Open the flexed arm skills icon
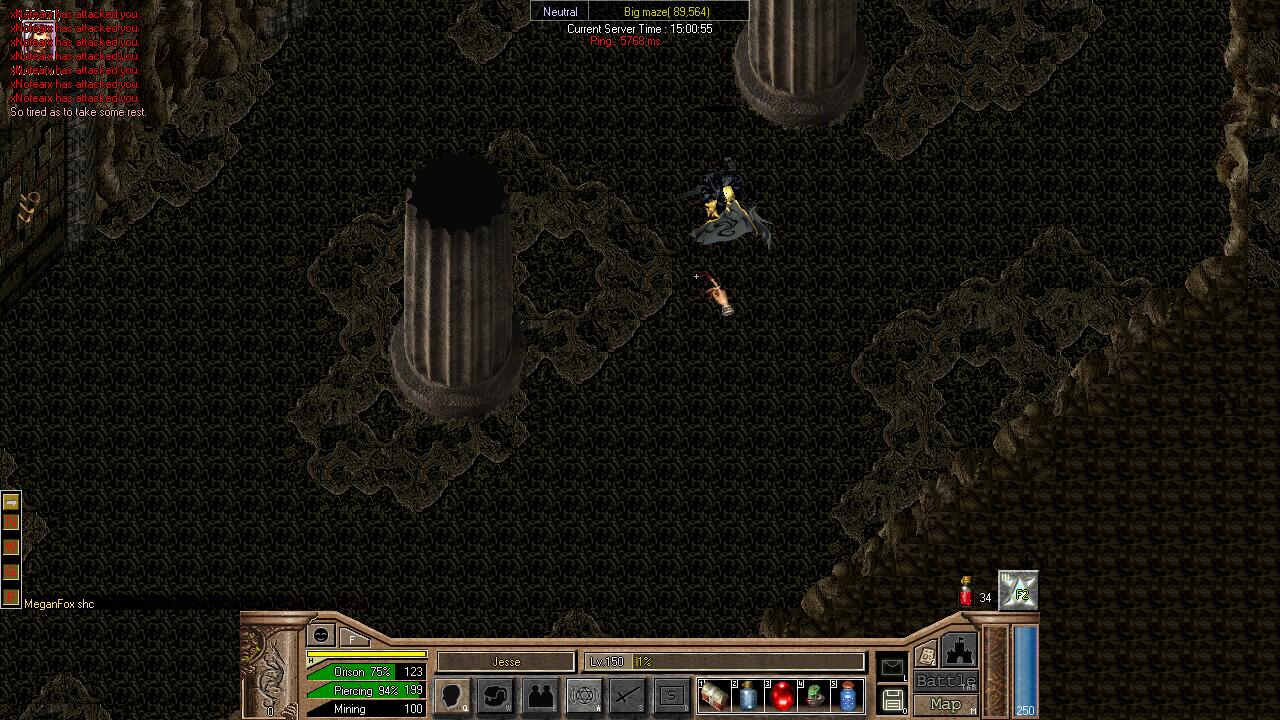Image resolution: width=1280 pixels, height=720 pixels. 496,696
